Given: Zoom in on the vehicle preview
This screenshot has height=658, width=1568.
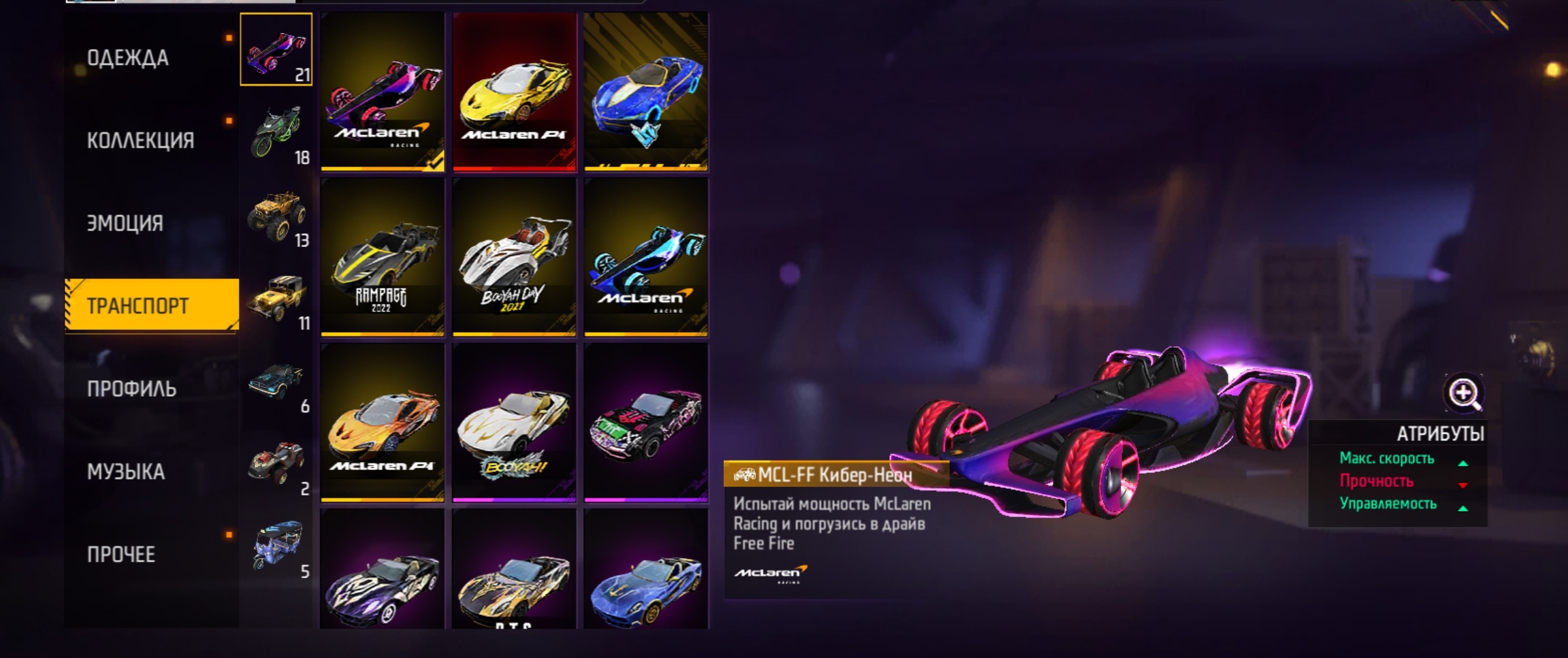Looking at the screenshot, I should click(1463, 393).
